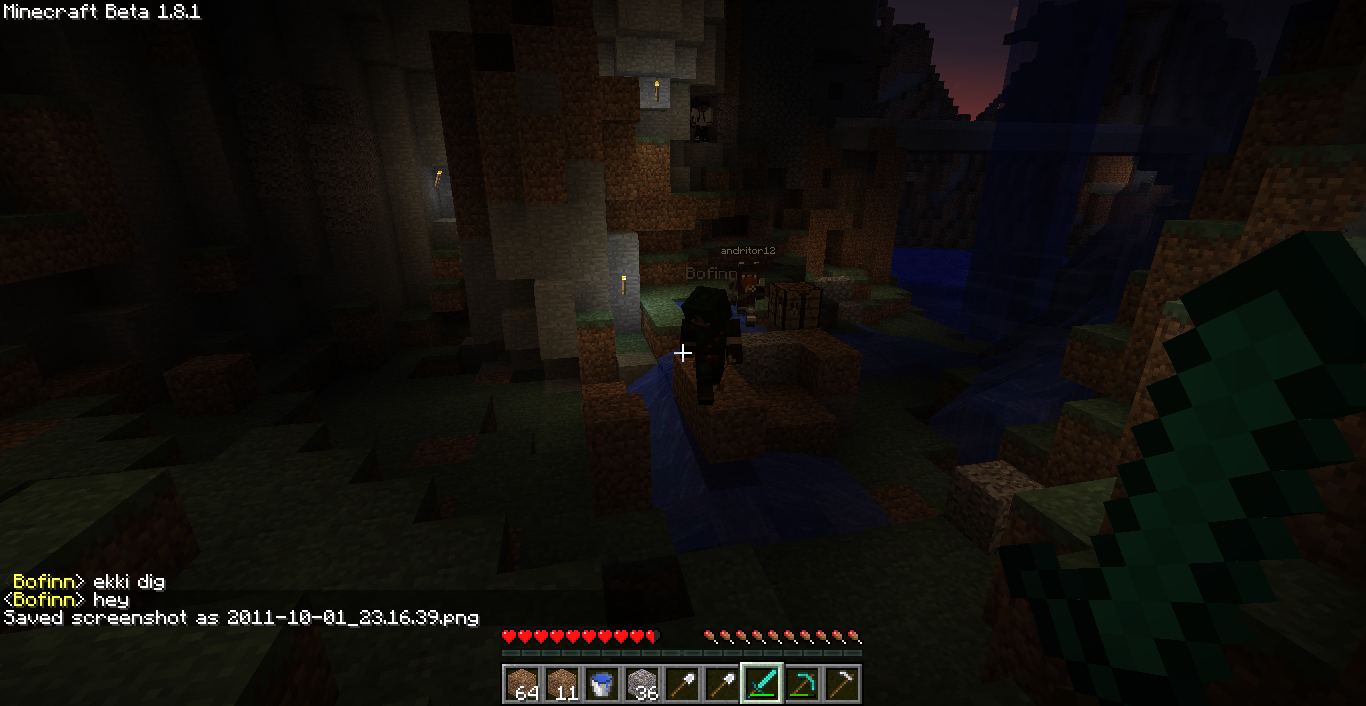This screenshot has width=1366, height=706.
Task: Select the iron pickaxe slot
Action: 841,684
